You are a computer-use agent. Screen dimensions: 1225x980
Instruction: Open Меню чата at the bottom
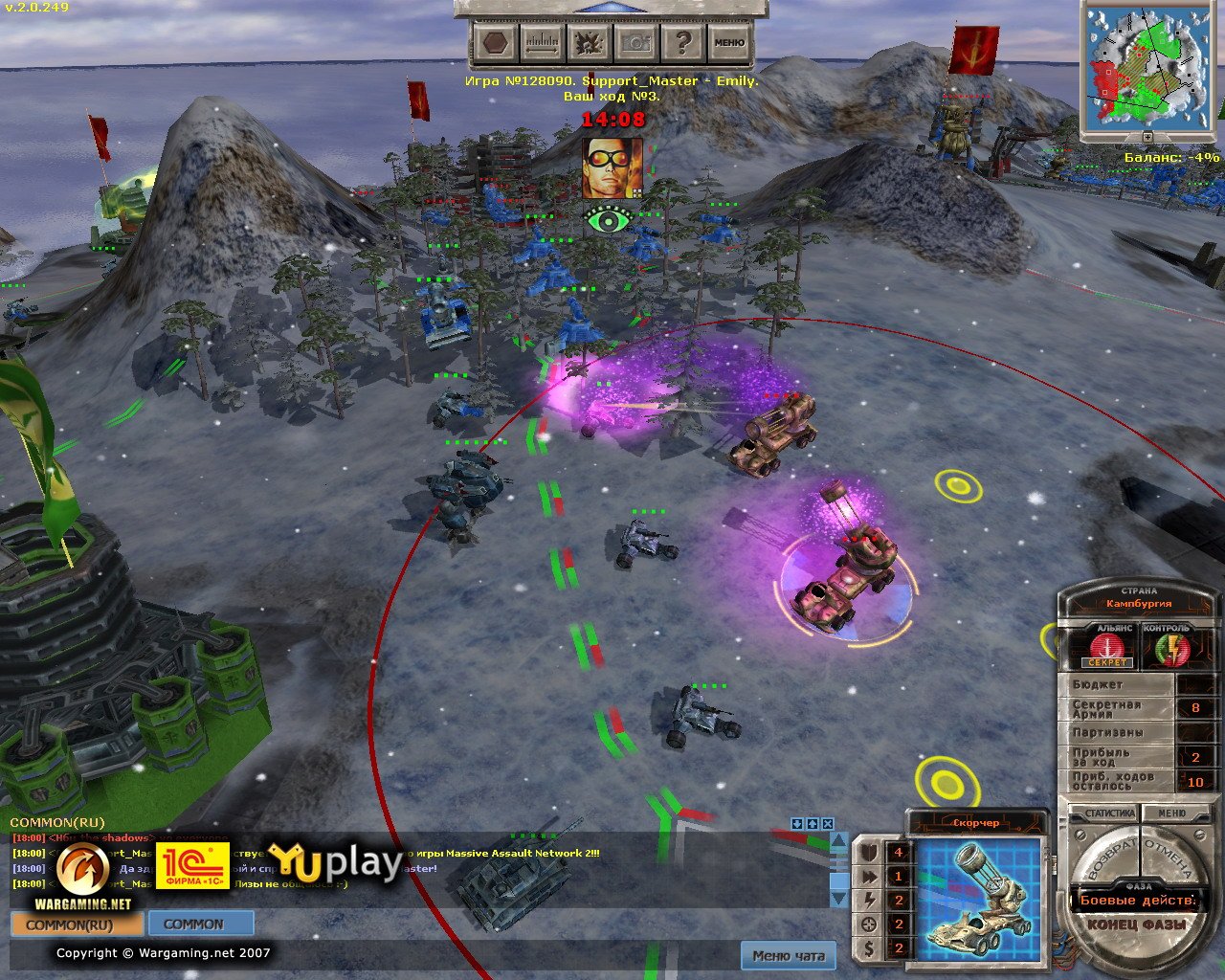point(790,956)
